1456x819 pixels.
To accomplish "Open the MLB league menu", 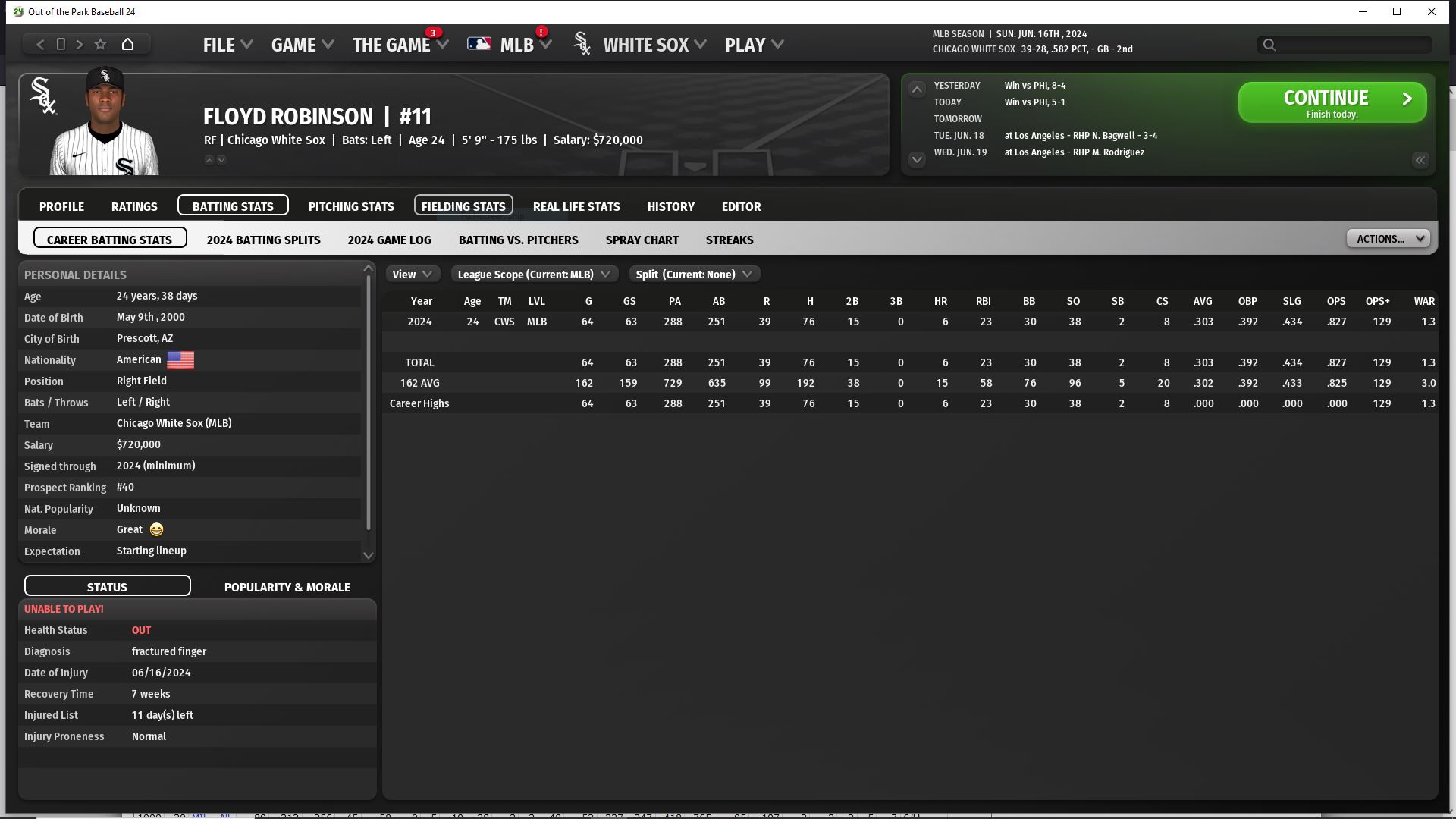I will [x=517, y=45].
